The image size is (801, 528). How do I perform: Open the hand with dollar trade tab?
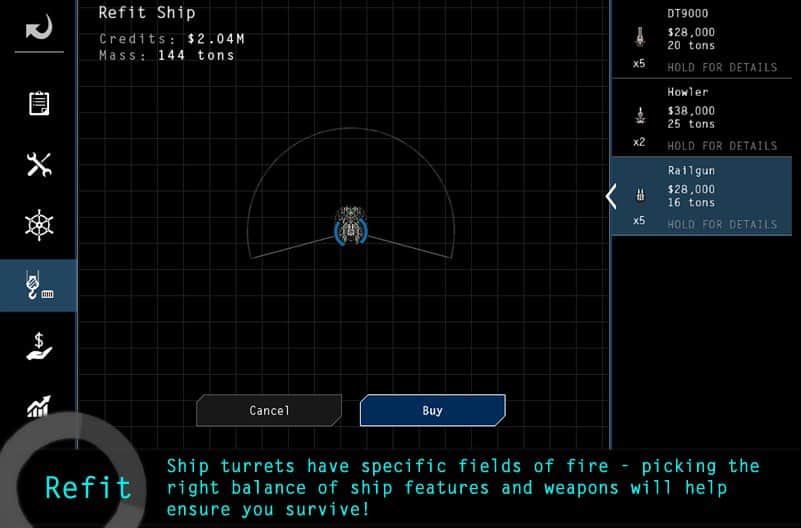click(x=39, y=346)
